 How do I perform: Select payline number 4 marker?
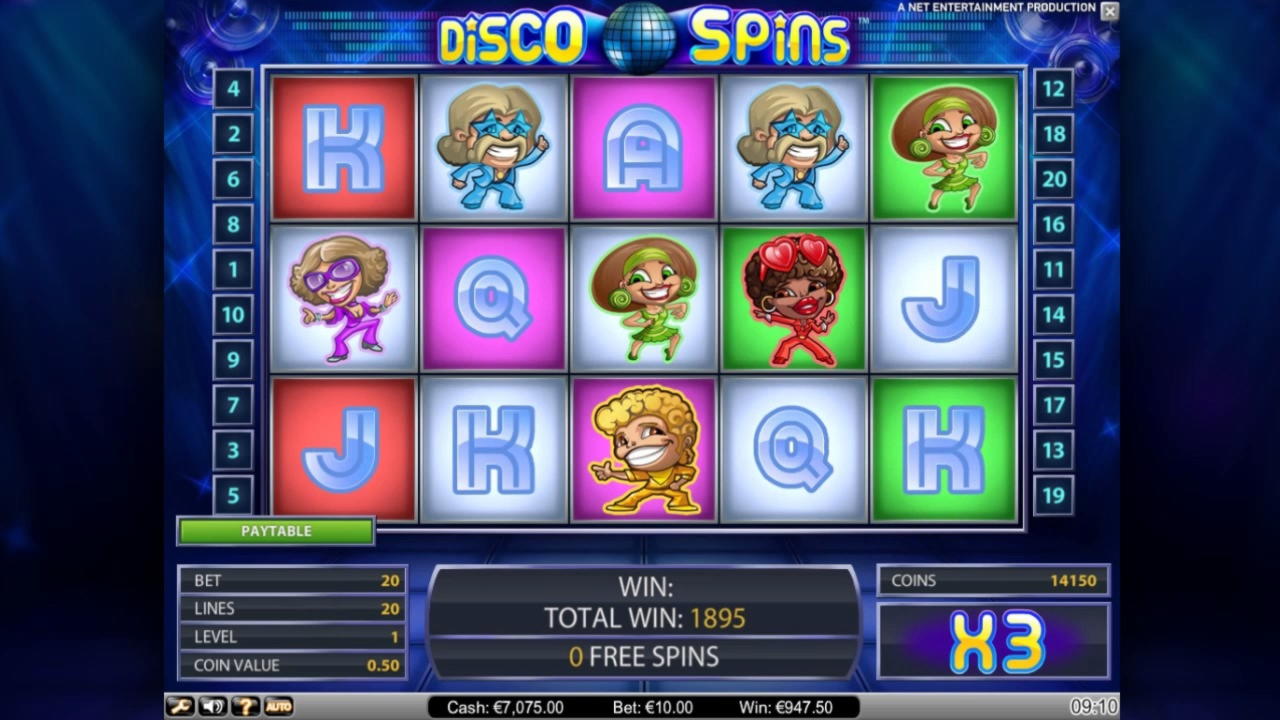[233, 89]
